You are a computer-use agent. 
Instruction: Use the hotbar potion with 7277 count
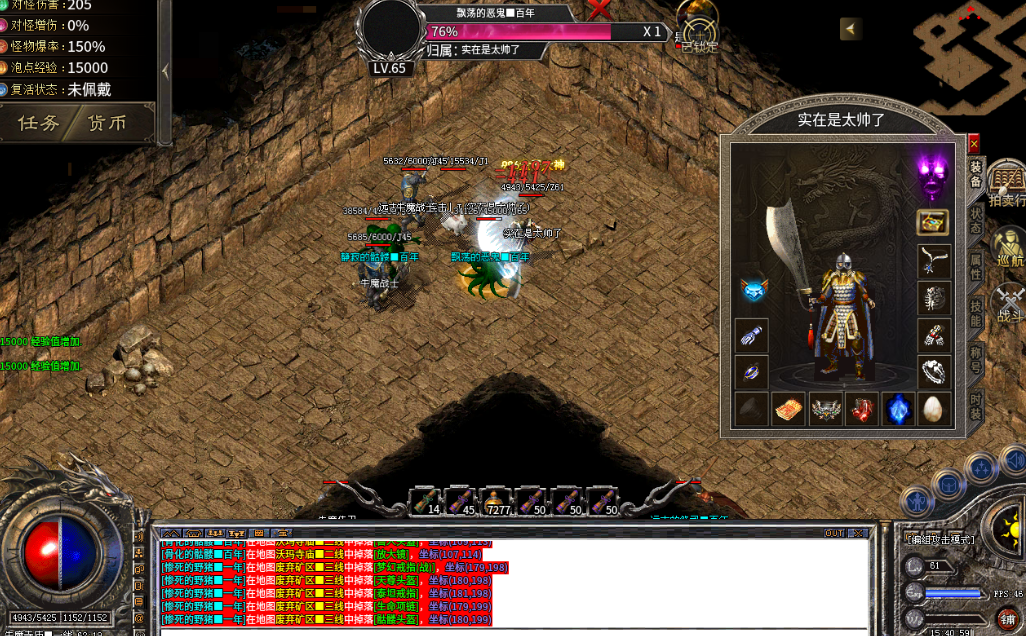(495, 500)
